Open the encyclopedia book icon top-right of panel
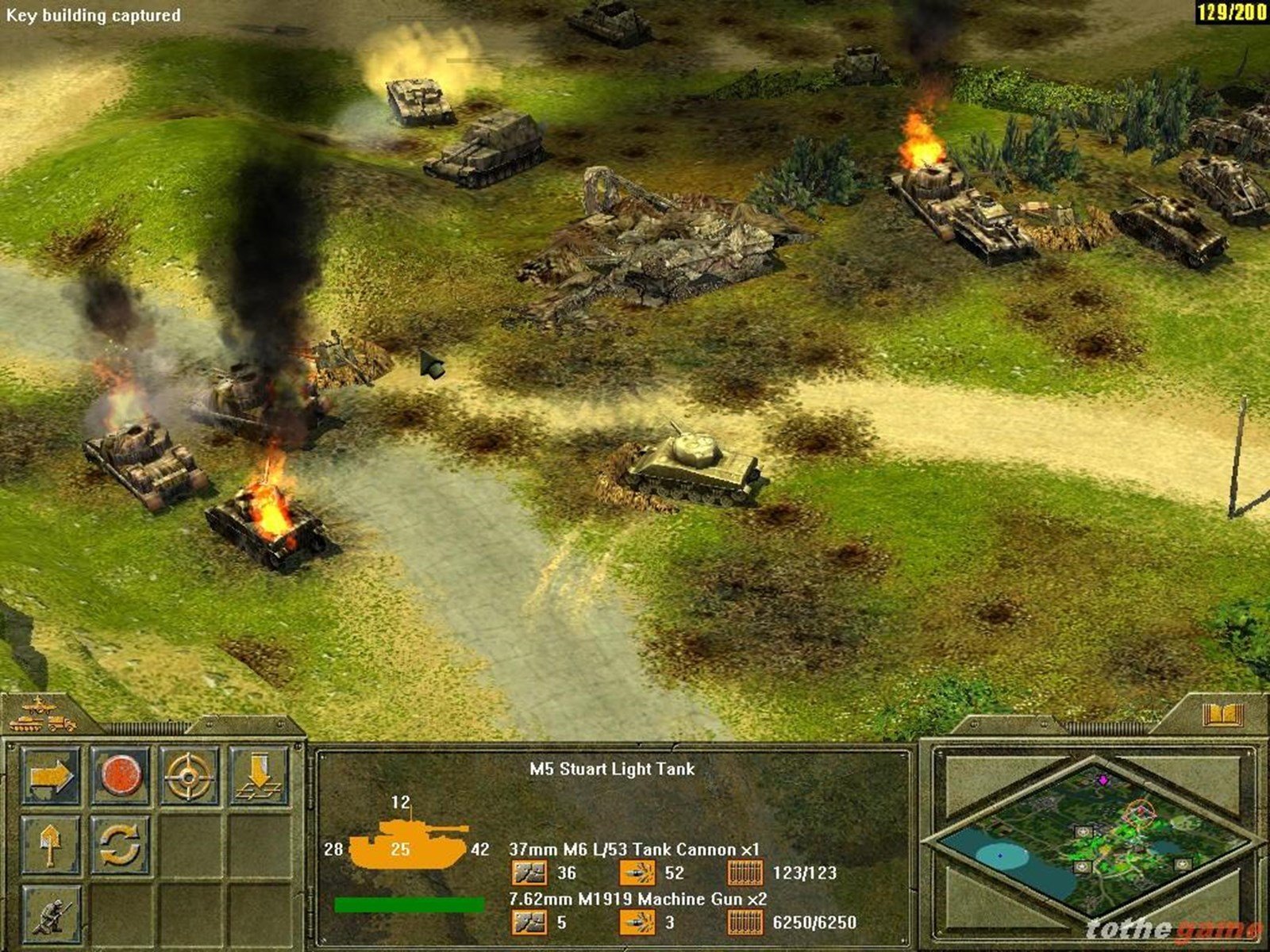This screenshot has width=1270, height=952. tap(1222, 715)
